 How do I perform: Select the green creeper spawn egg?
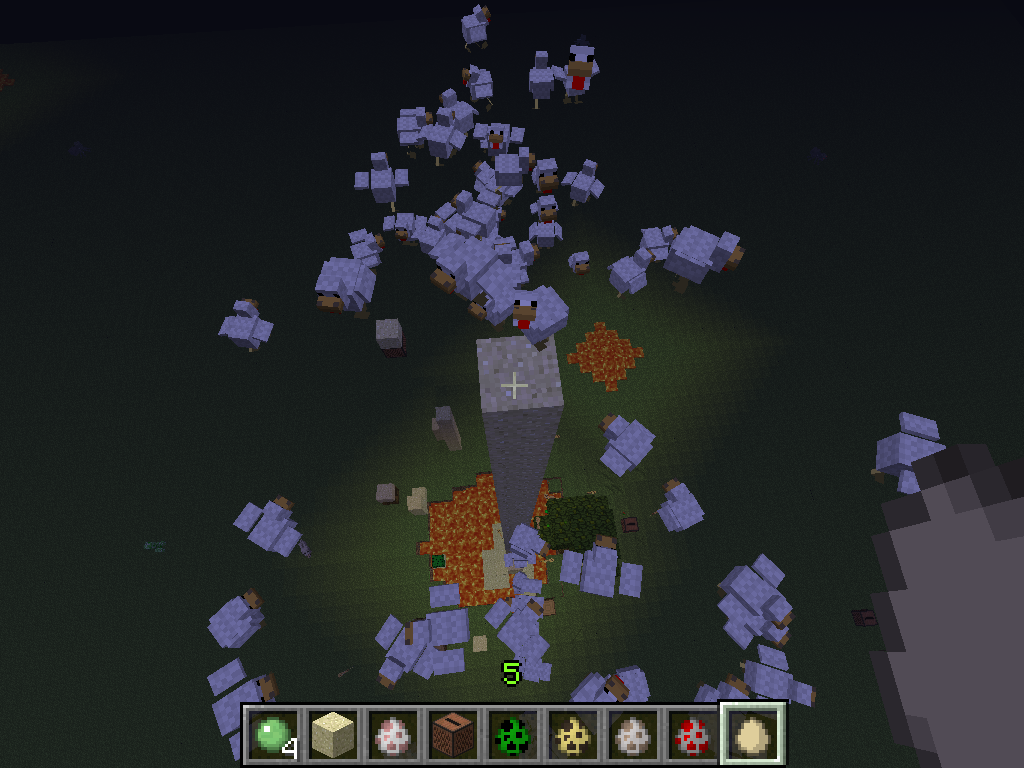(512, 735)
